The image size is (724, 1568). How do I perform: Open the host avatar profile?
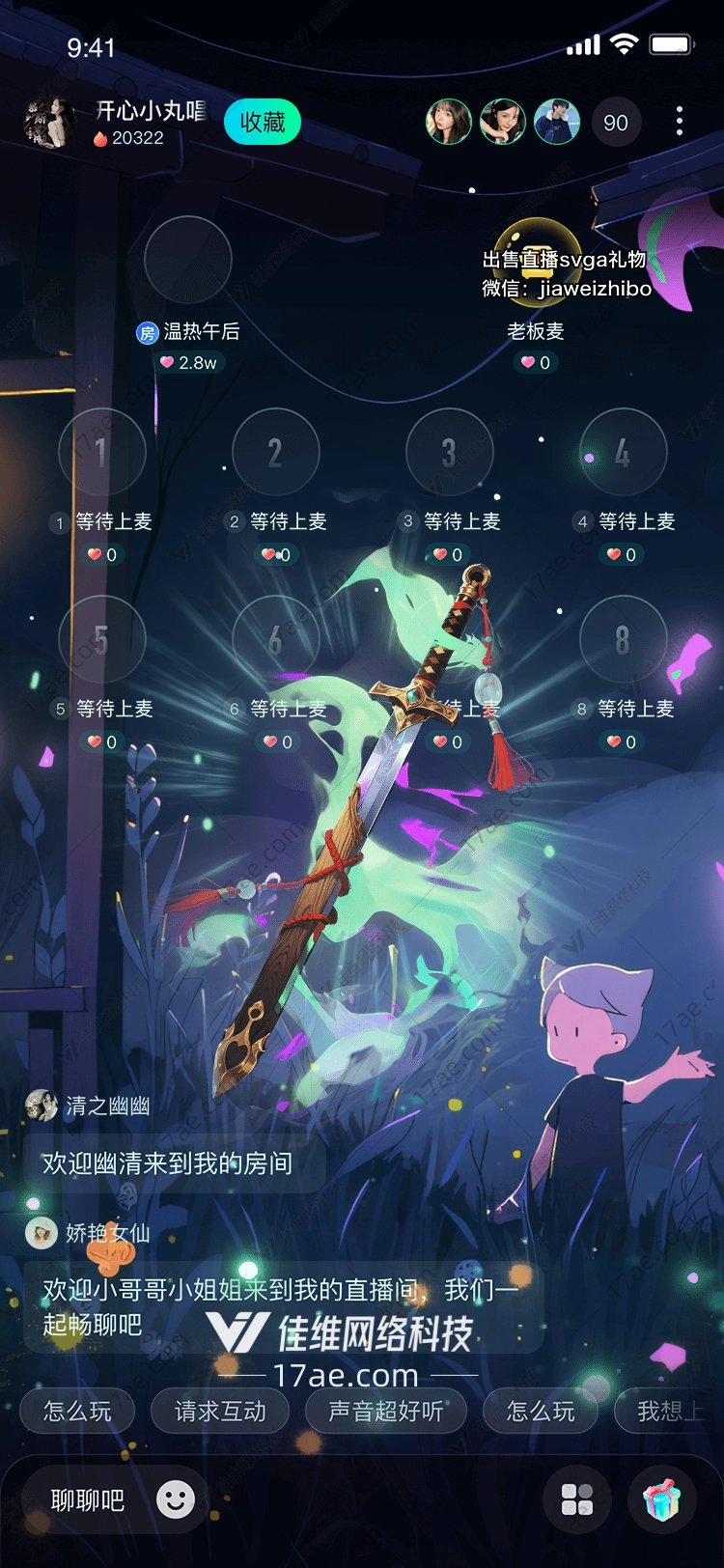point(48,123)
